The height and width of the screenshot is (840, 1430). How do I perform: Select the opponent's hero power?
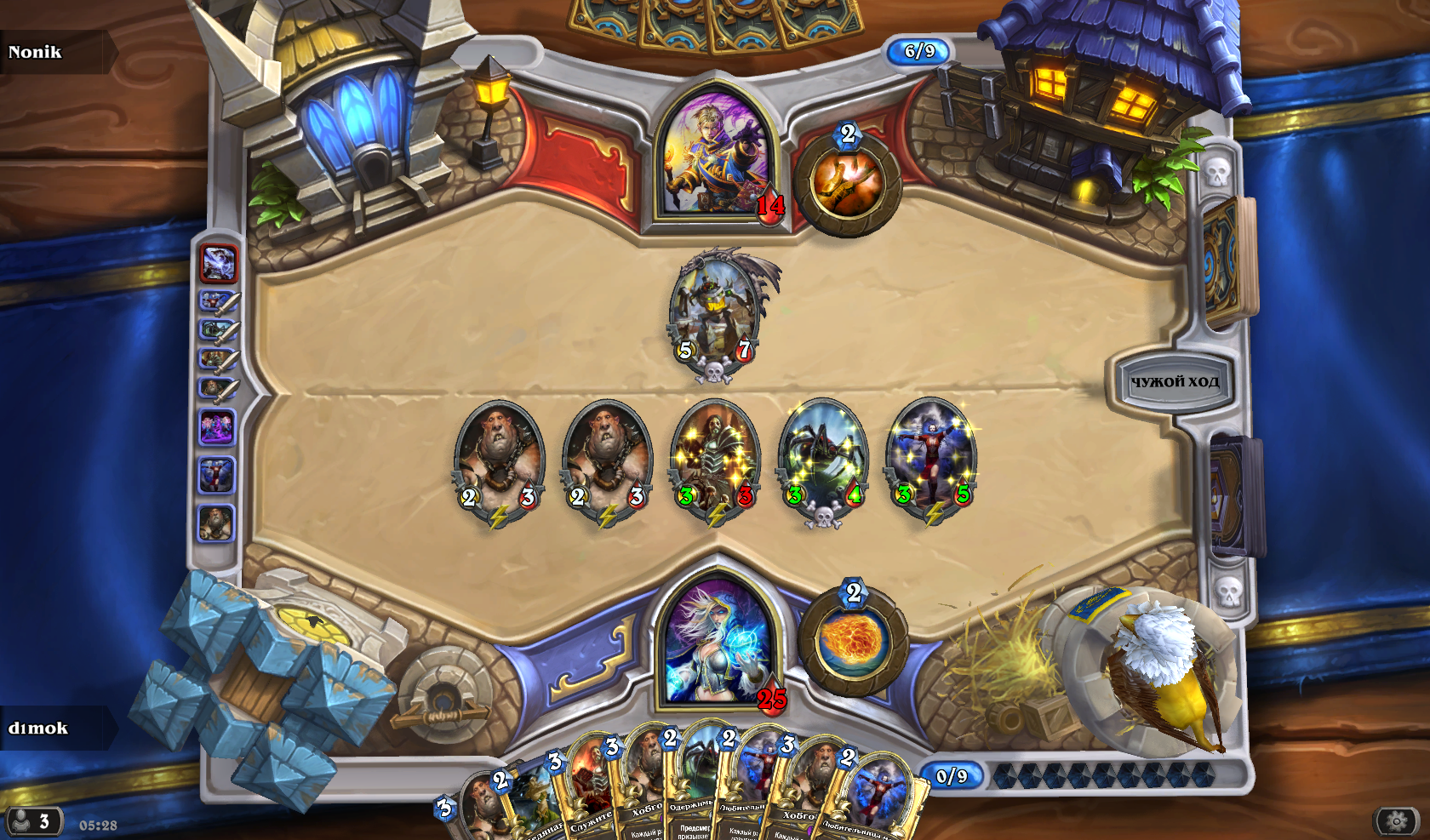847,181
